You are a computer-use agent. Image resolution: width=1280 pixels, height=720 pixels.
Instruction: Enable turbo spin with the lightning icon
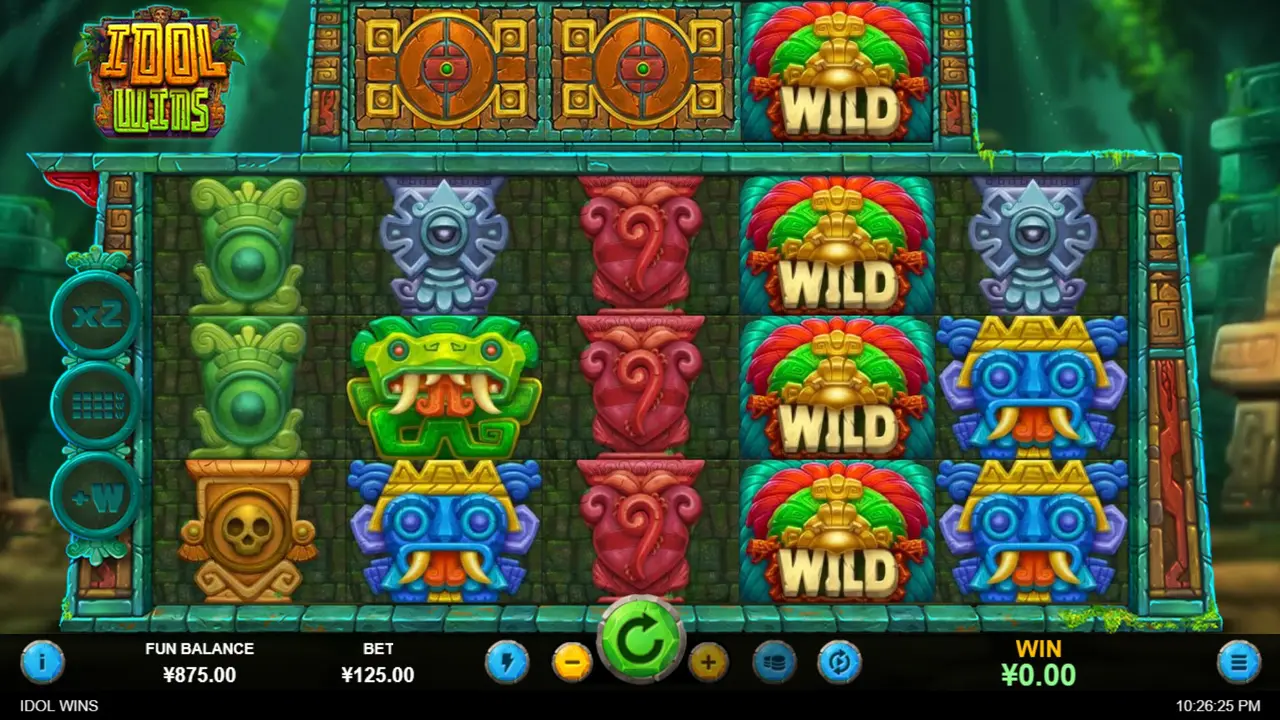(x=506, y=661)
